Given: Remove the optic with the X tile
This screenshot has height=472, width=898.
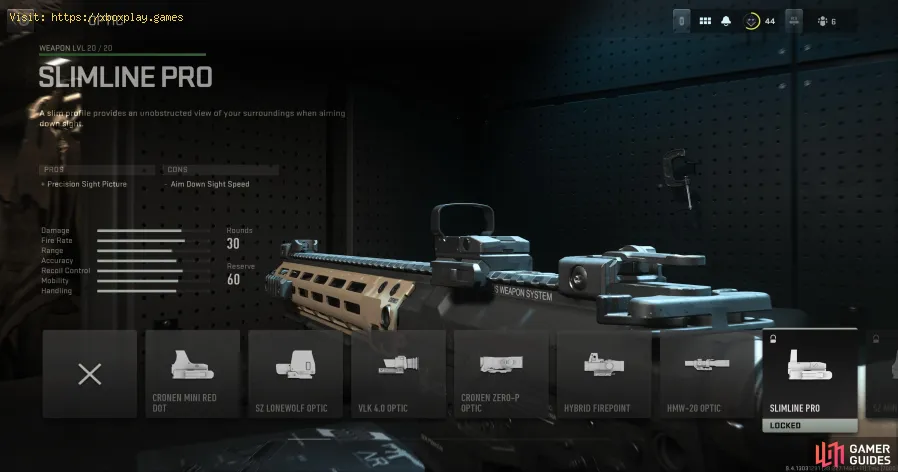Looking at the screenshot, I should [90, 375].
